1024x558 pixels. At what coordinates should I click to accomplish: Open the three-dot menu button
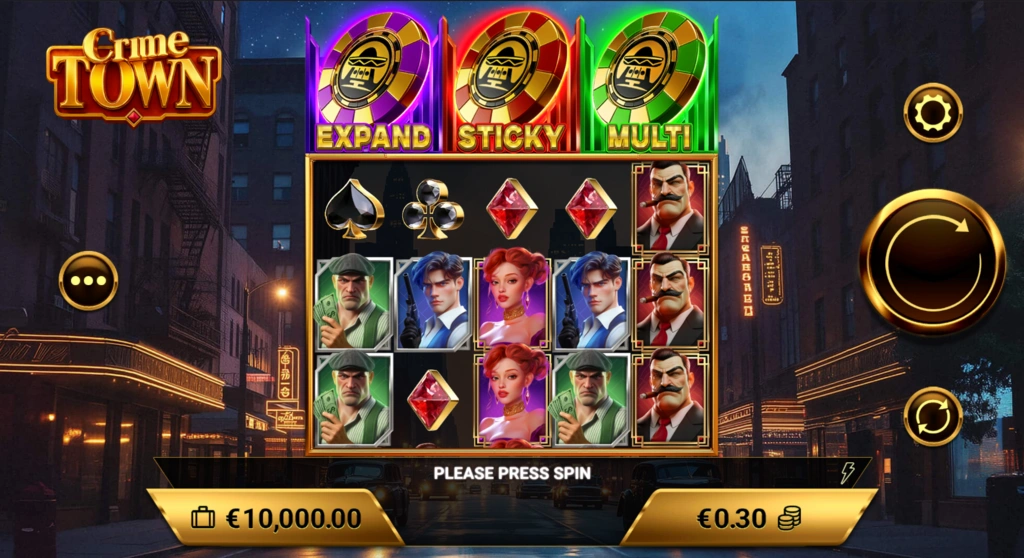(88, 280)
